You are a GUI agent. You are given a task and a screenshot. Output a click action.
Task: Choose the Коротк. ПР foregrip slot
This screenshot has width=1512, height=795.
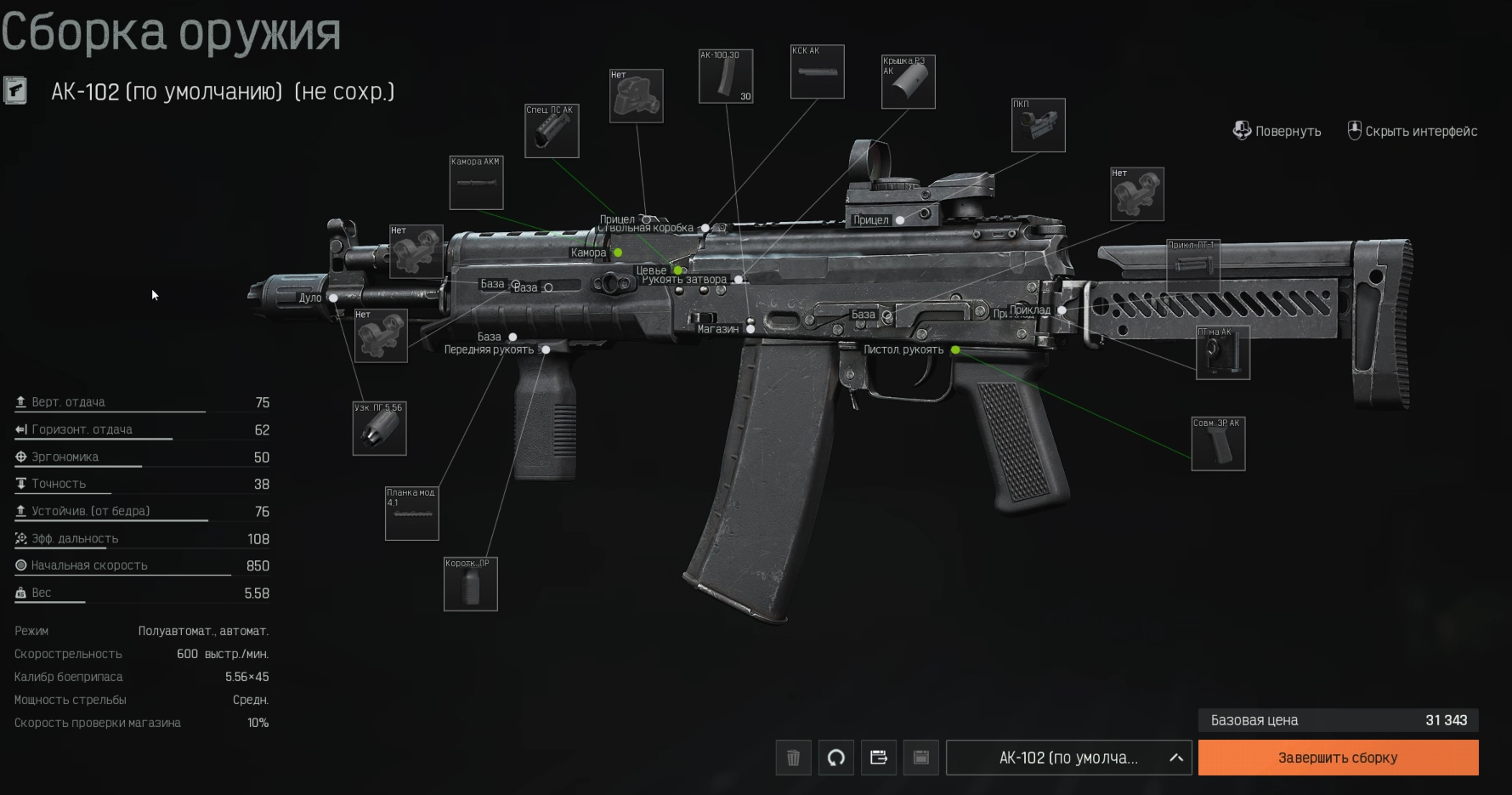[x=470, y=584]
